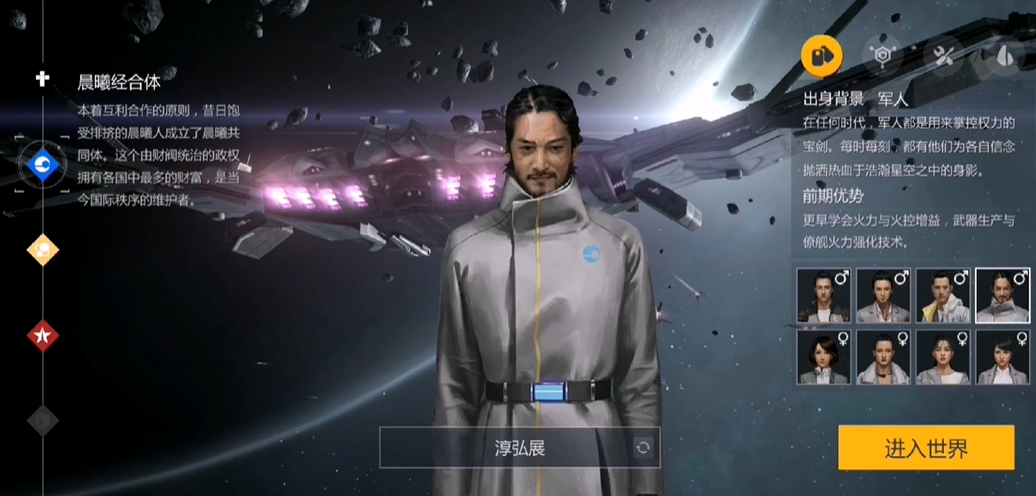Image resolution: width=1036 pixels, height=496 pixels.
Task: Select the blue Dawn faction emblem
Action: [43, 164]
